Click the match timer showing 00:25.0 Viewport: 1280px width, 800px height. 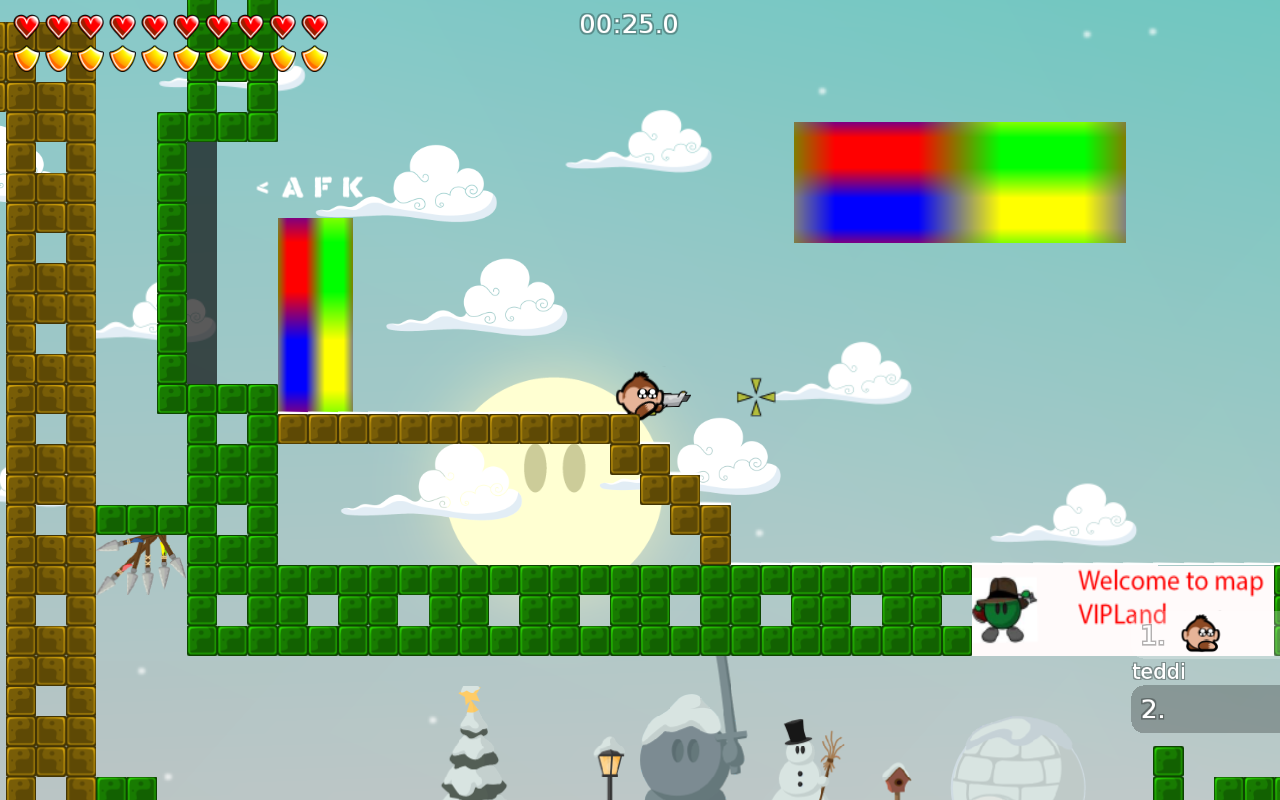click(x=628, y=23)
